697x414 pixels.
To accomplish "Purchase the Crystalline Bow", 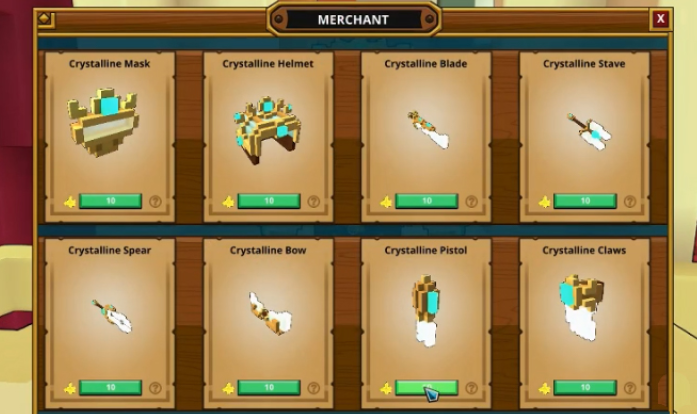I will (x=269, y=388).
